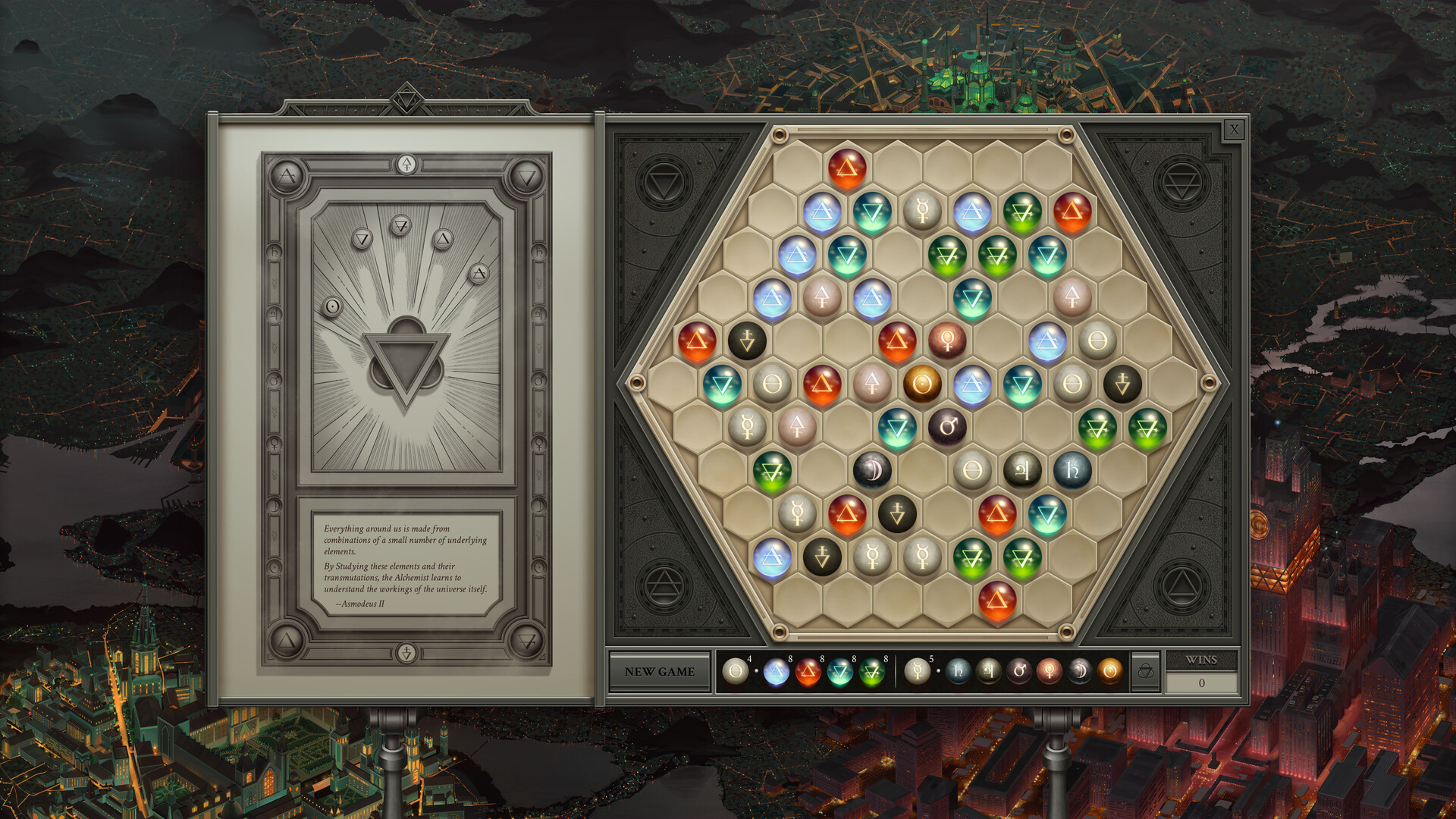This screenshot has width=1456, height=819.
Task: Click the orange Gold marble near the board center
Action: coord(923,384)
